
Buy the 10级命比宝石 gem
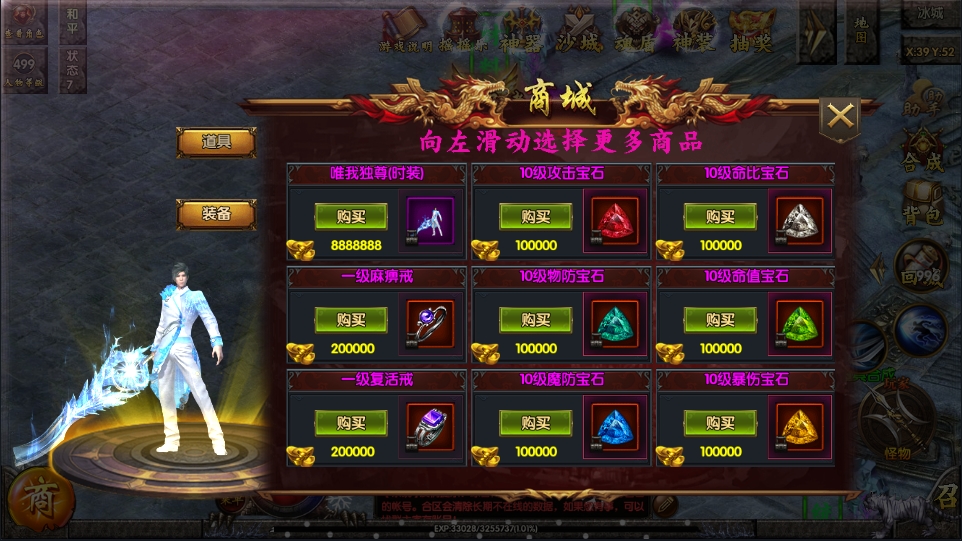point(720,216)
